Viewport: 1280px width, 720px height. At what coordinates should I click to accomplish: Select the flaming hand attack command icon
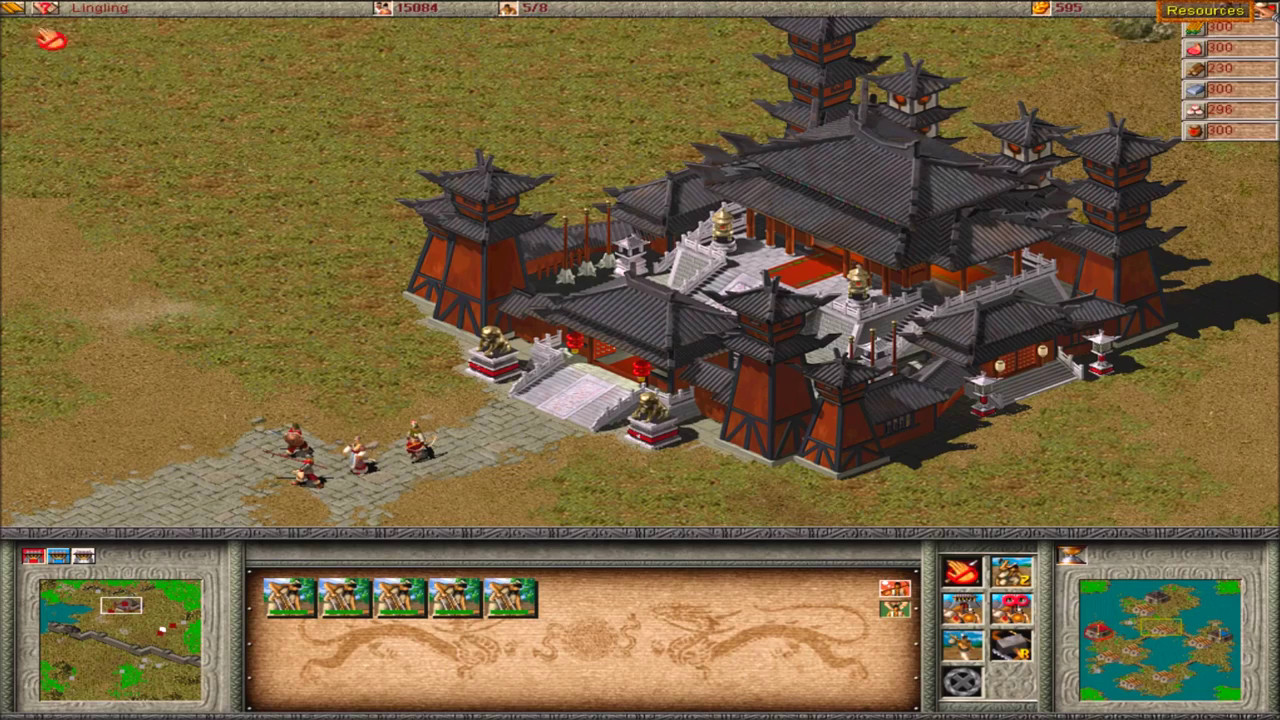coord(960,573)
